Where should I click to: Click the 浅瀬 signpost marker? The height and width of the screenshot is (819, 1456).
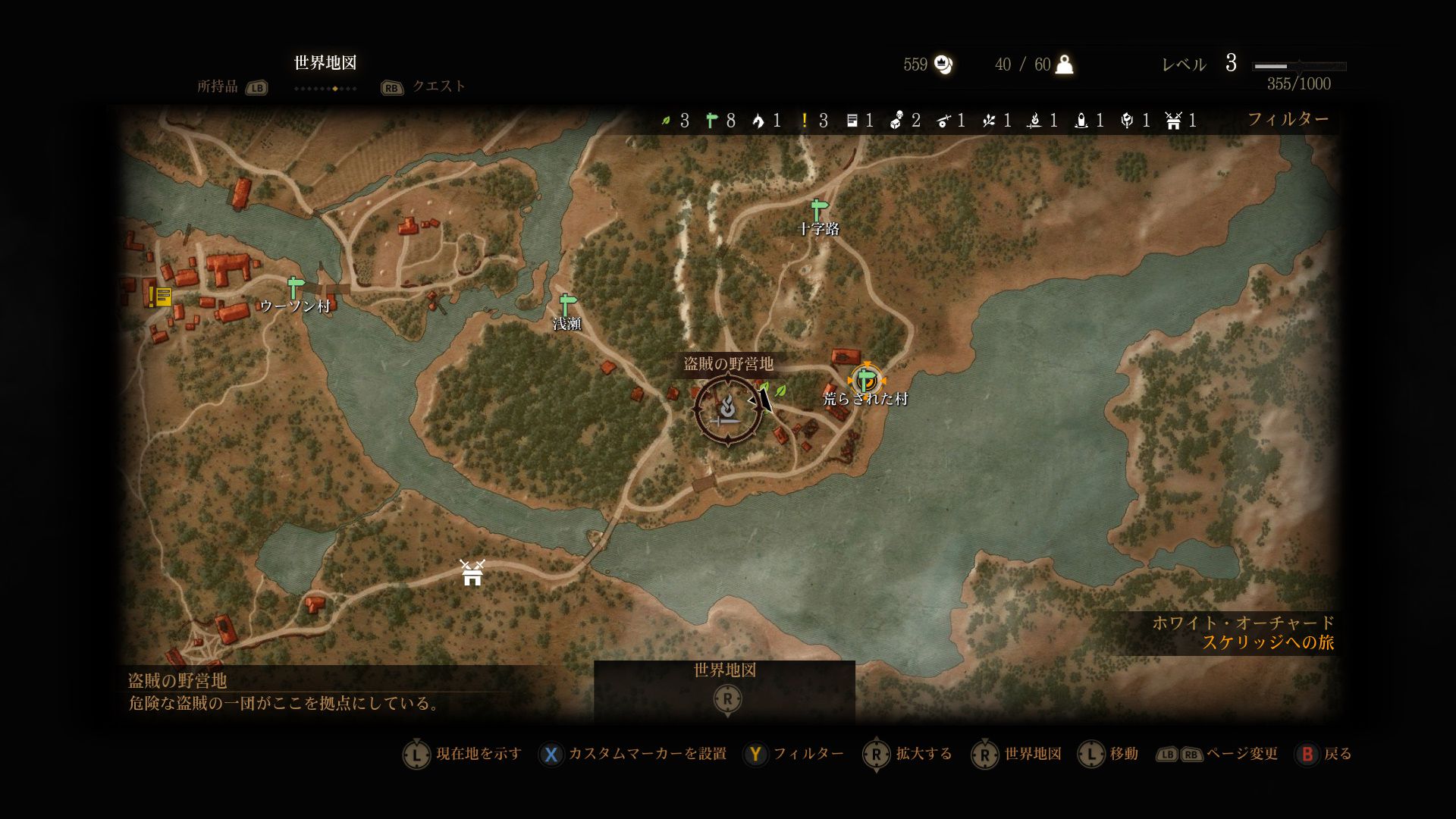(566, 305)
